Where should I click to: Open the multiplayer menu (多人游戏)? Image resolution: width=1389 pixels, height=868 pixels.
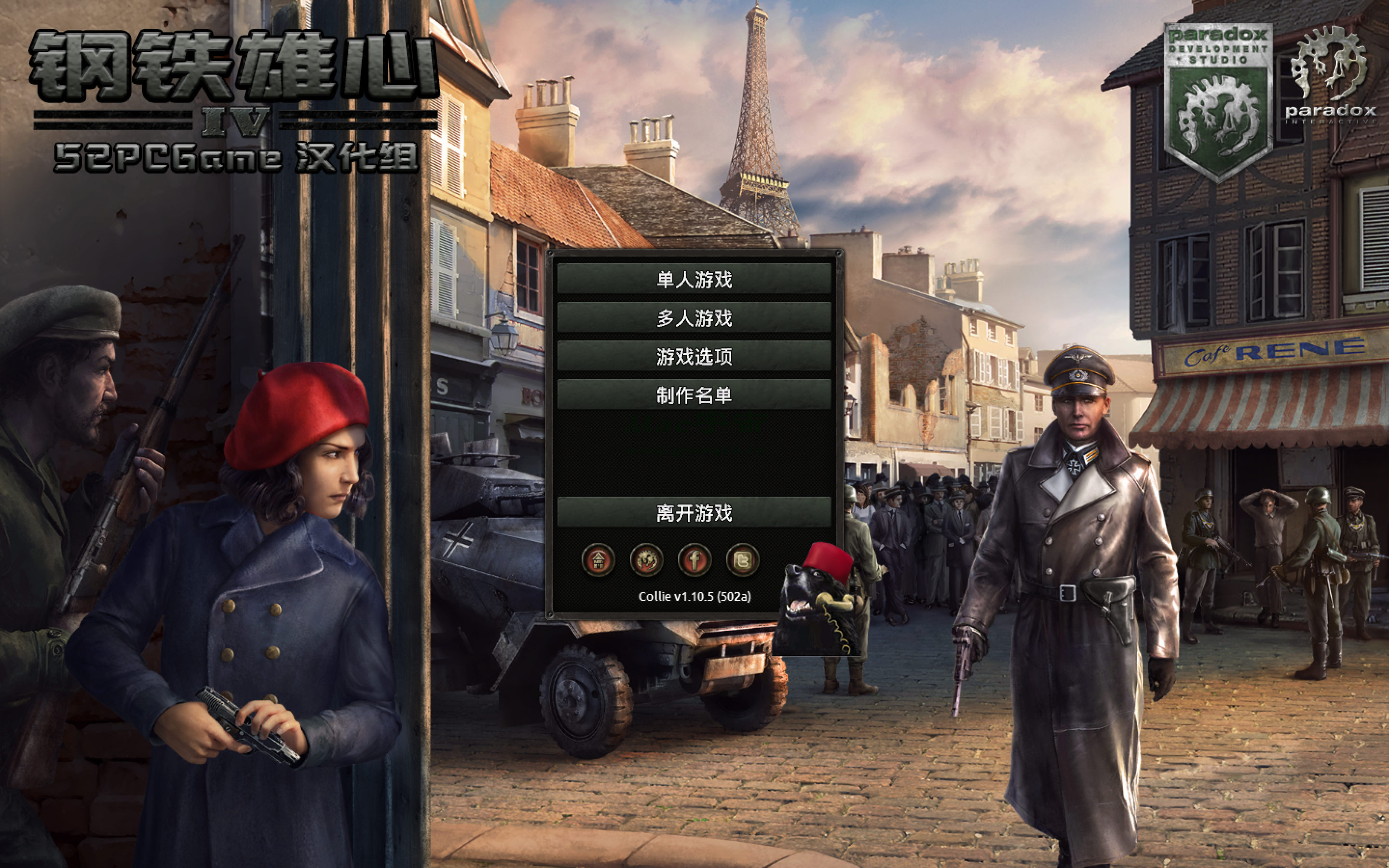694,318
